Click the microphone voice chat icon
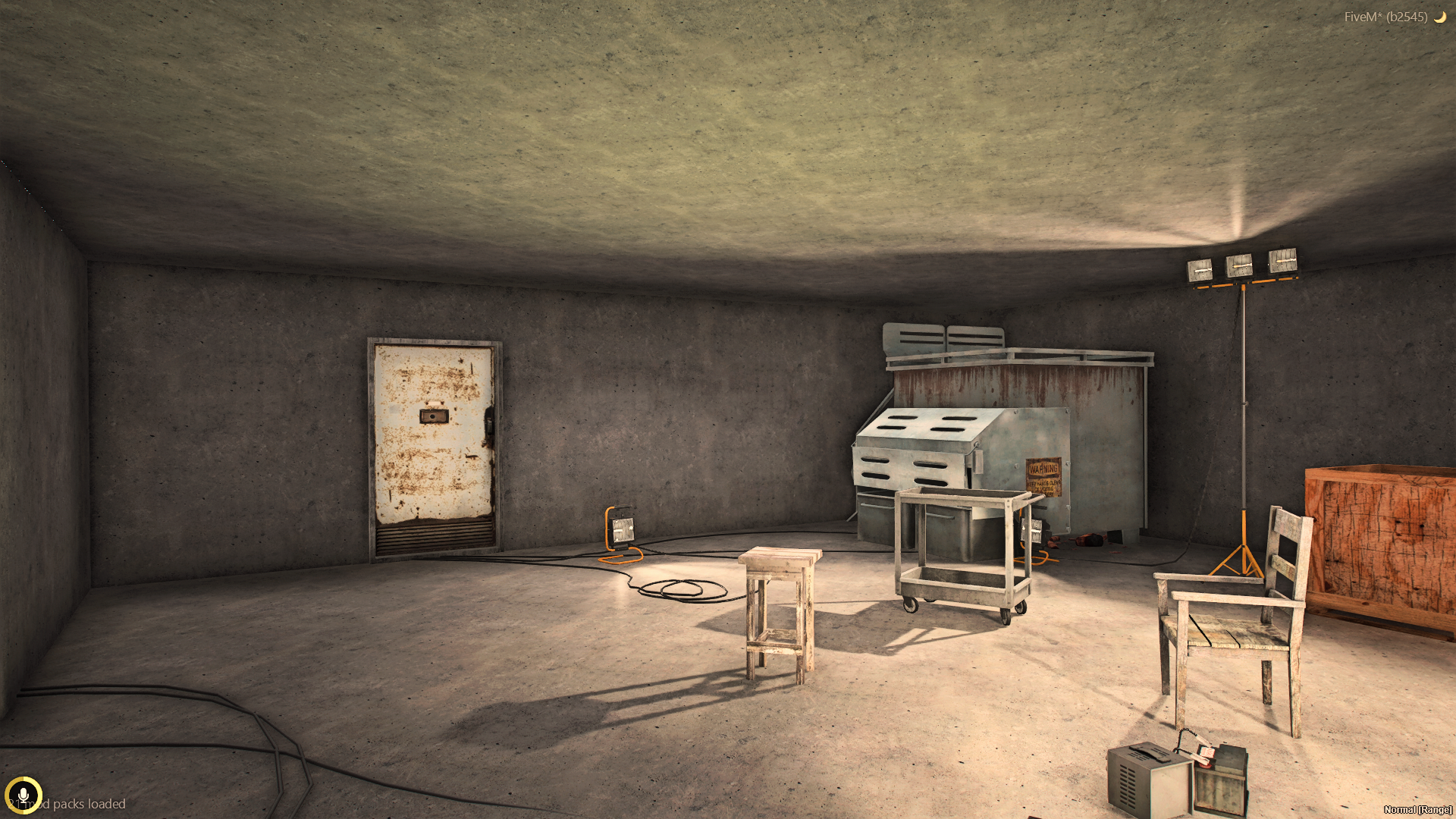Viewport: 1456px width, 819px height. pyautogui.click(x=23, y=795)
